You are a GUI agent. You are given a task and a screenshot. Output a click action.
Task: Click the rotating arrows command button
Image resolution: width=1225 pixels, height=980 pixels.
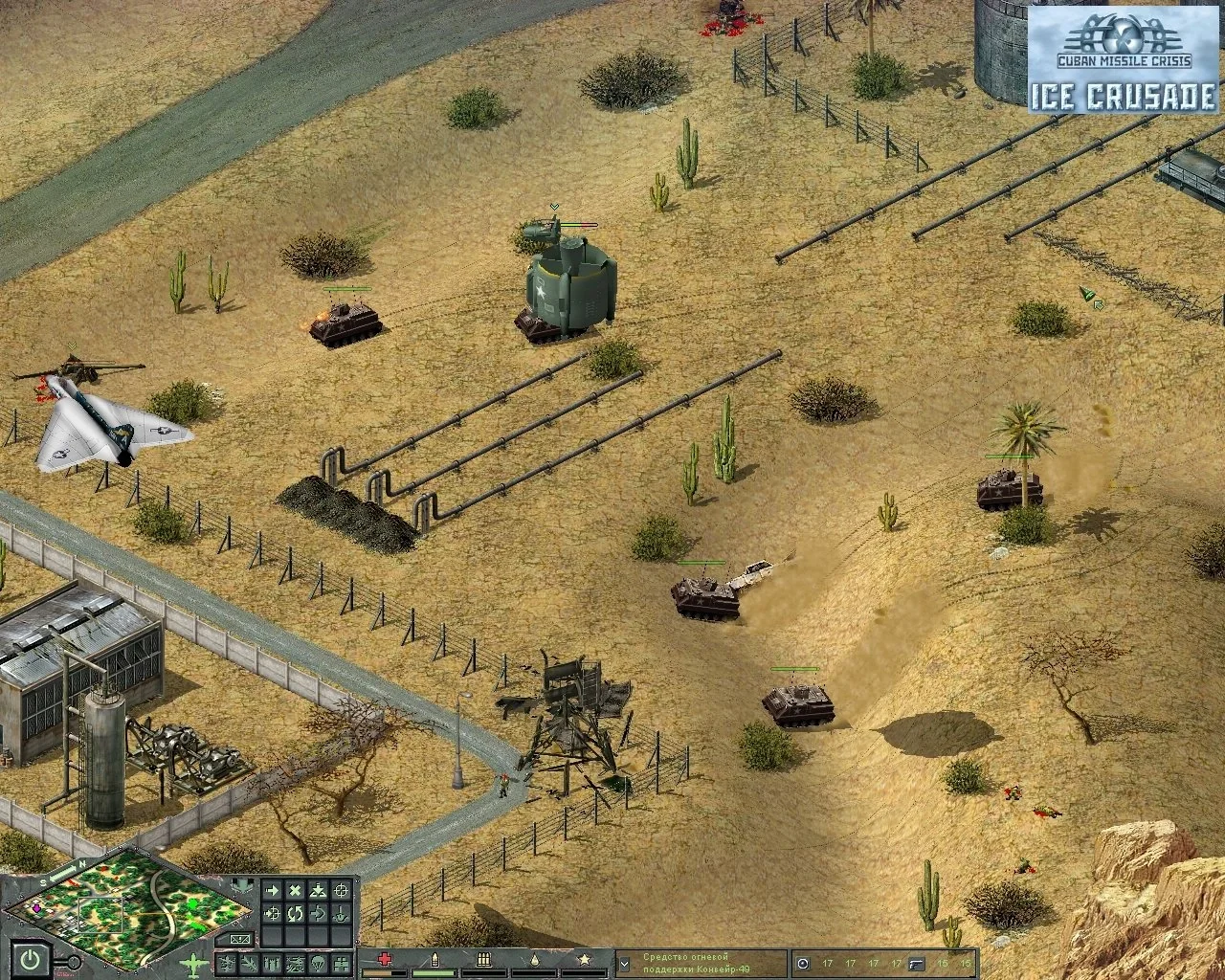[x=296, y=914]
